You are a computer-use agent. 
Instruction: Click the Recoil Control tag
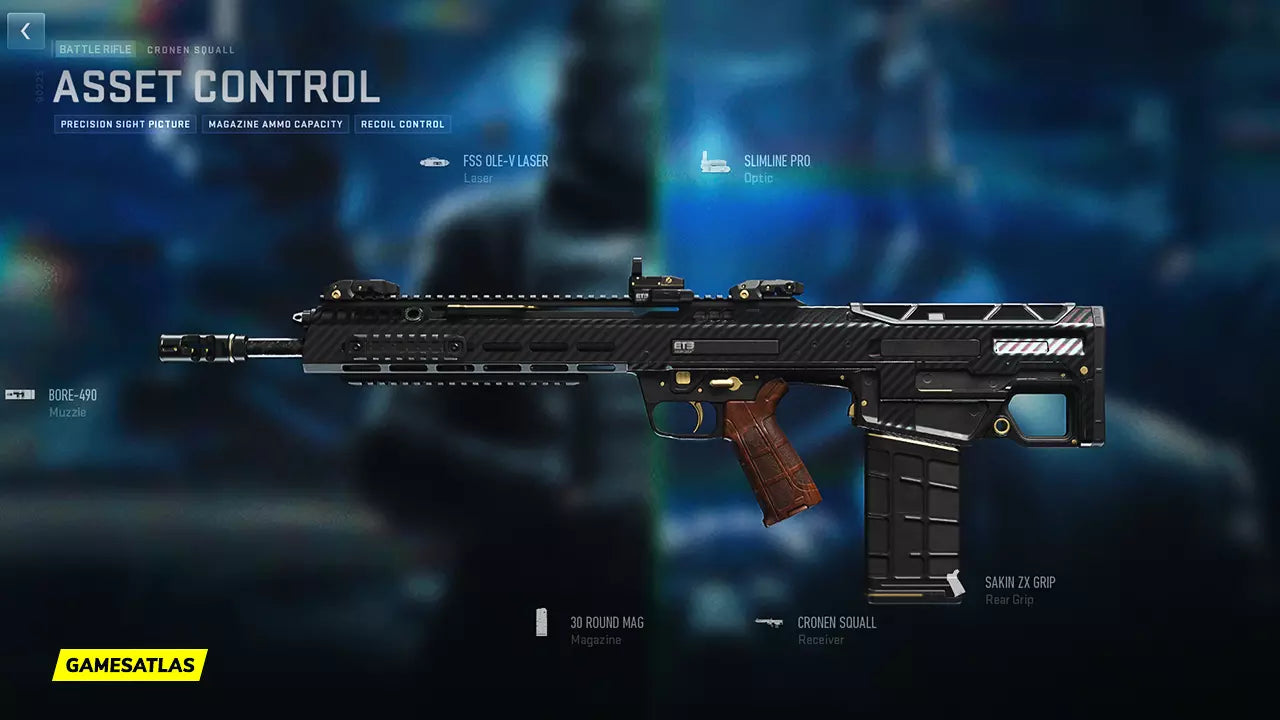[x=401, y=125]
